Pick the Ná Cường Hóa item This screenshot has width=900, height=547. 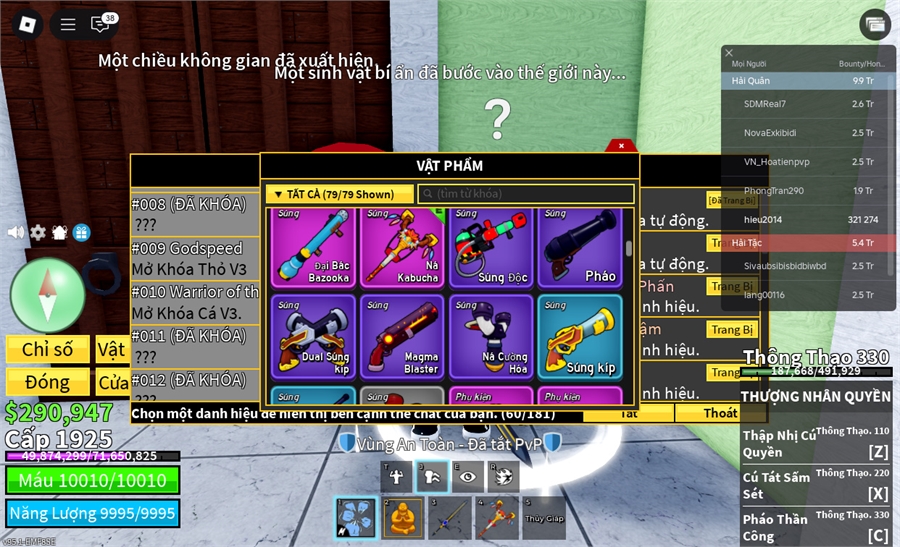coord(491,337)
